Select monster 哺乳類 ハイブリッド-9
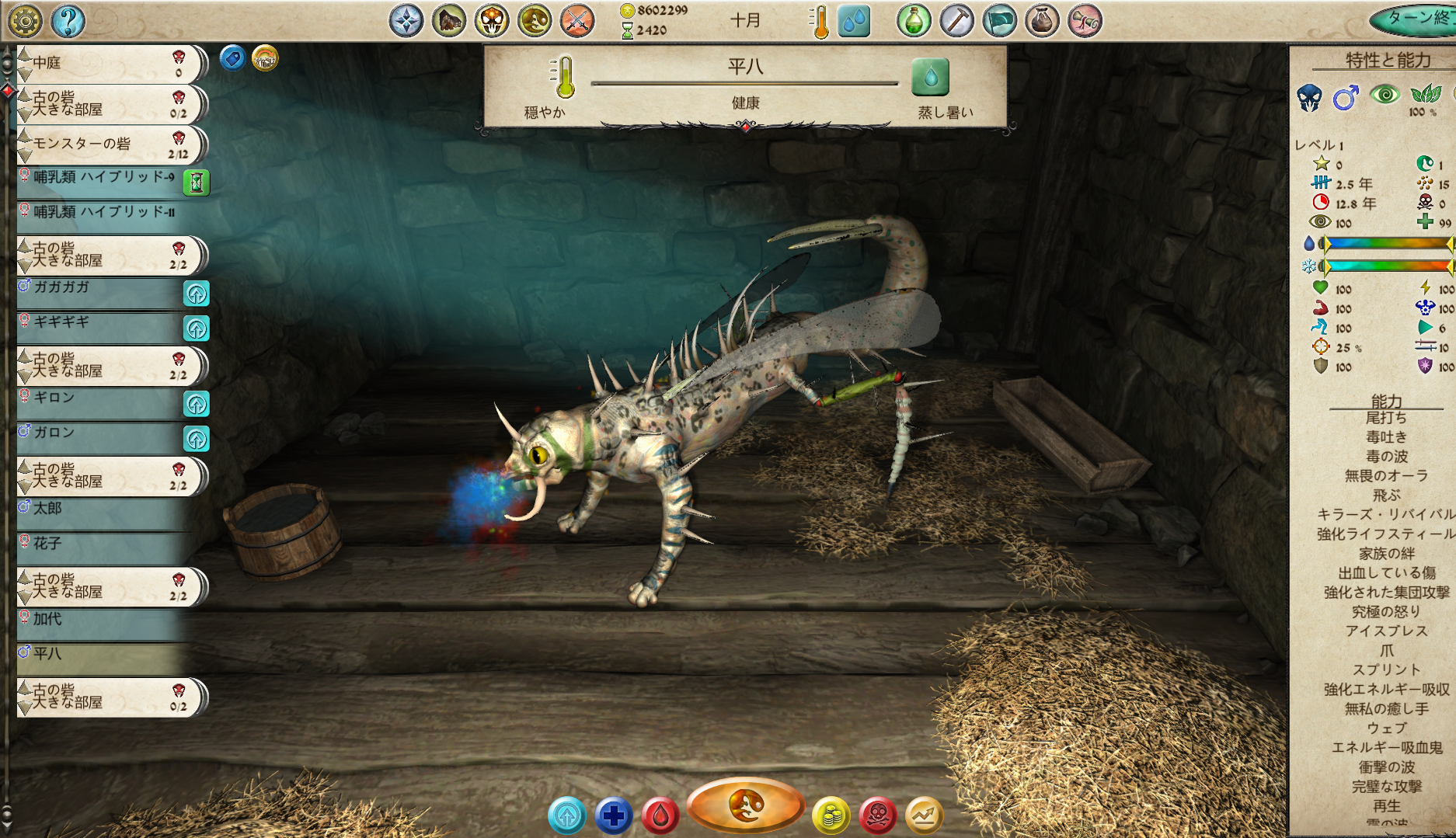Image resolution: width=1456 pixels, height=838 pixels. (101, 179)
